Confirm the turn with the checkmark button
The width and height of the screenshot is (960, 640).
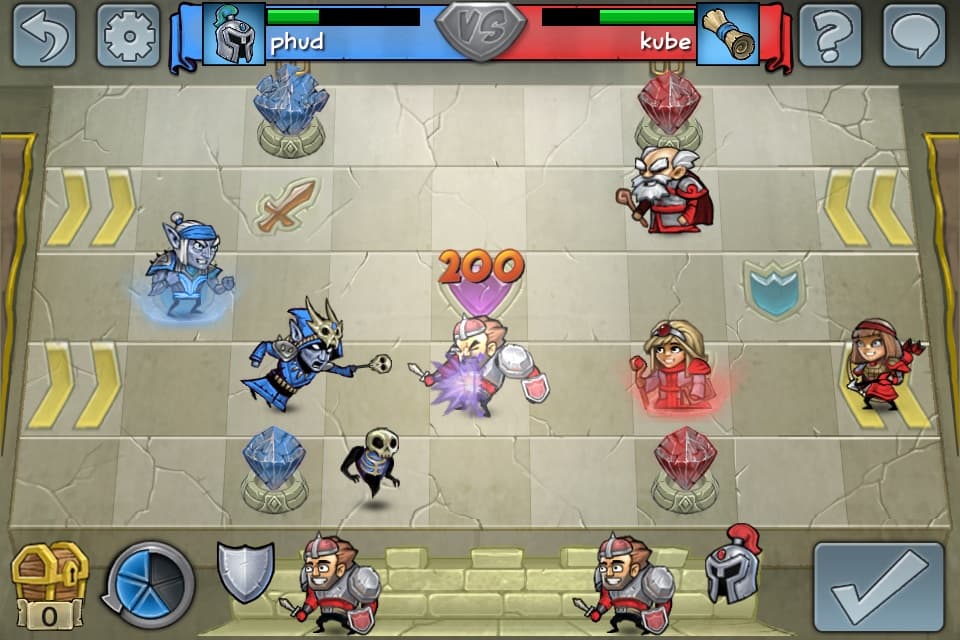[878, 588]
